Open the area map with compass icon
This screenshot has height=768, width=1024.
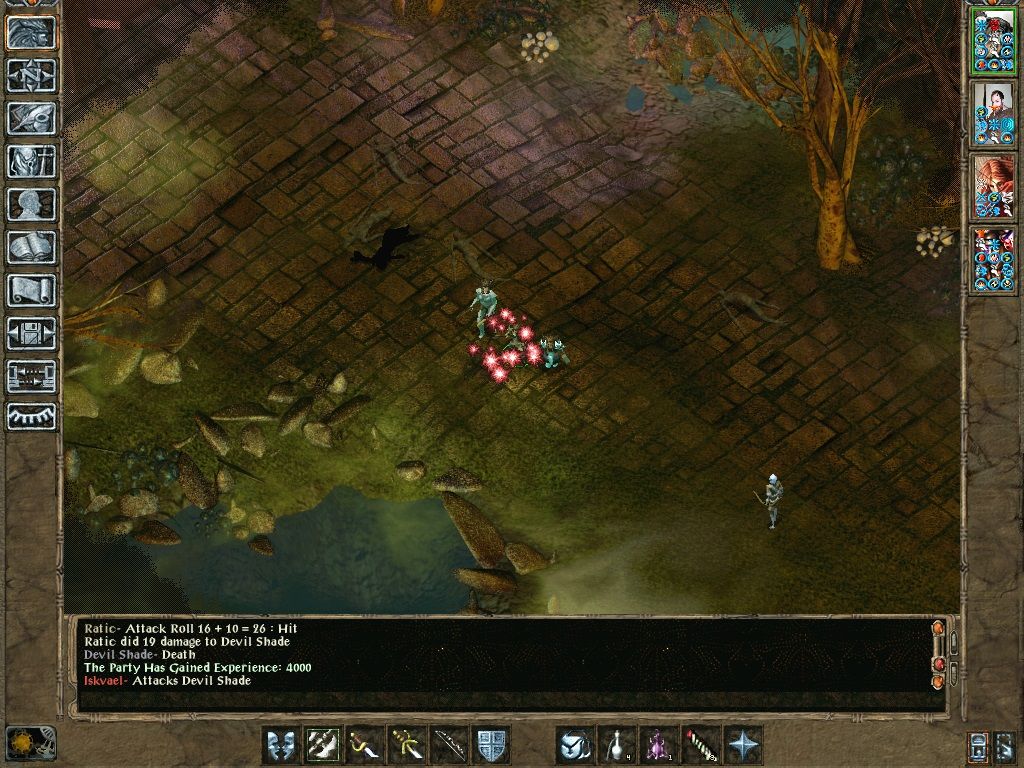tap(31, 75)
